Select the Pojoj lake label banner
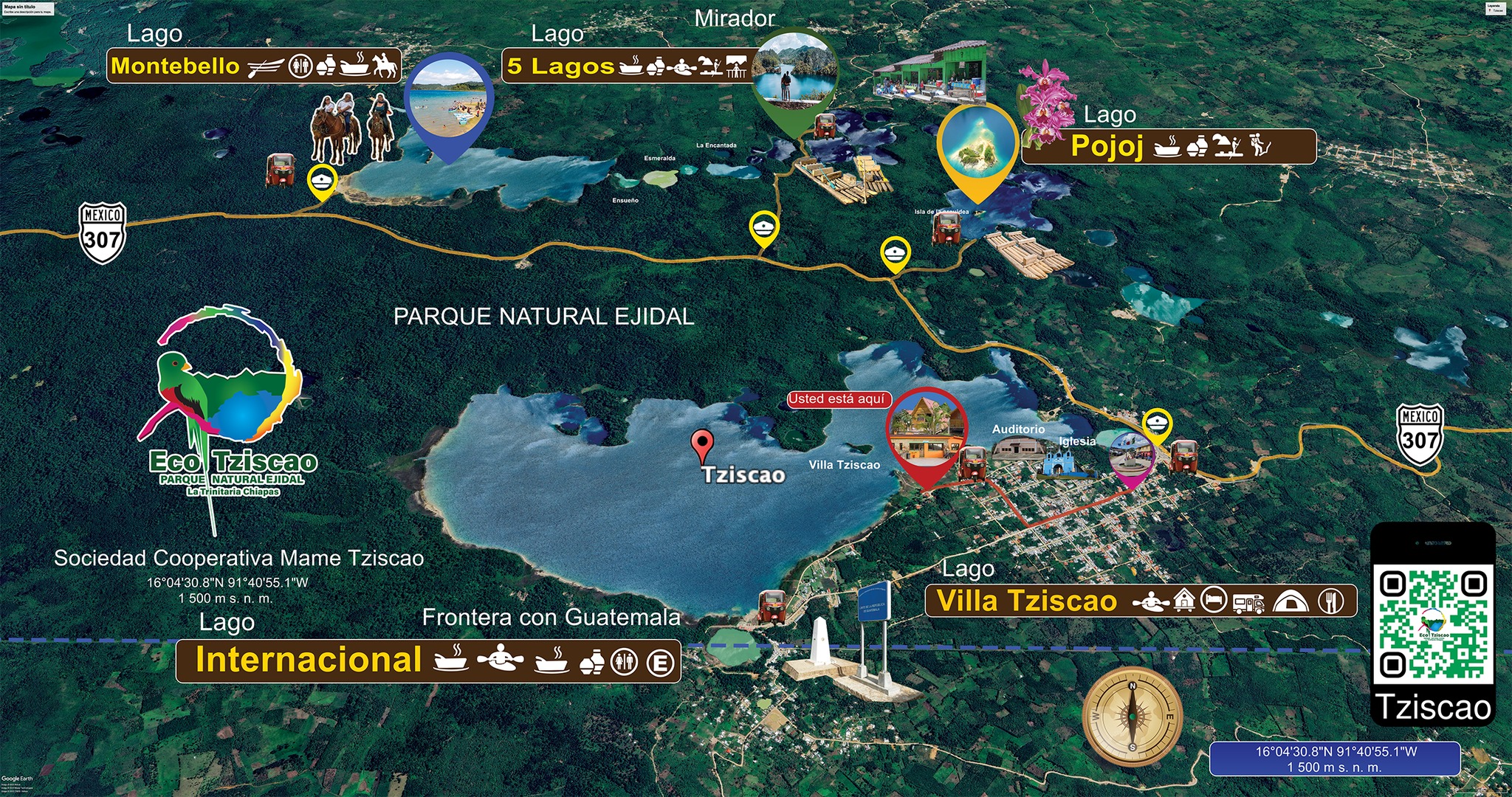 pos(1168,146)
